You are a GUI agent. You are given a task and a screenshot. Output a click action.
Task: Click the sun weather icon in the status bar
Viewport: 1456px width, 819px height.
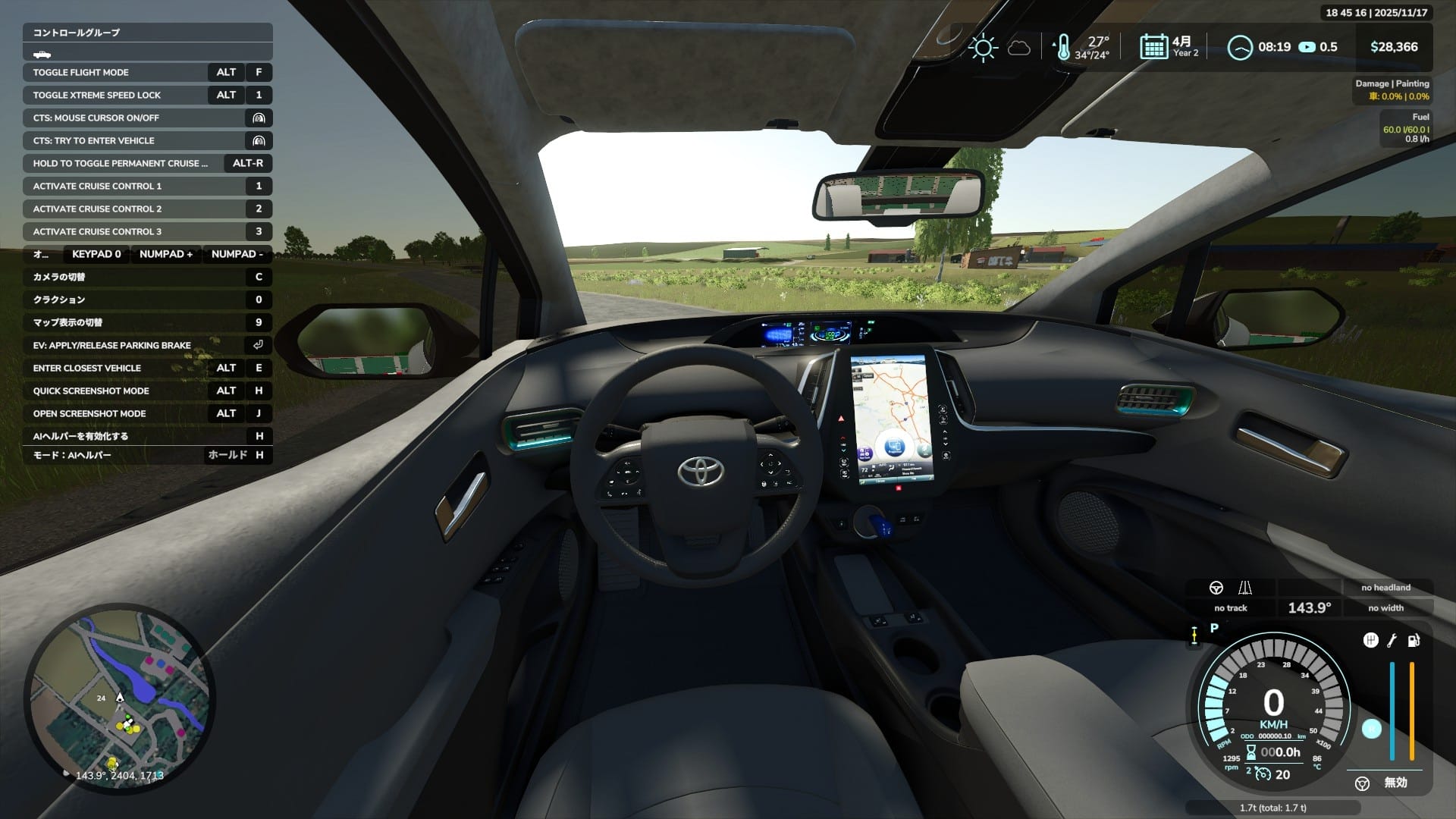point(984,47)
